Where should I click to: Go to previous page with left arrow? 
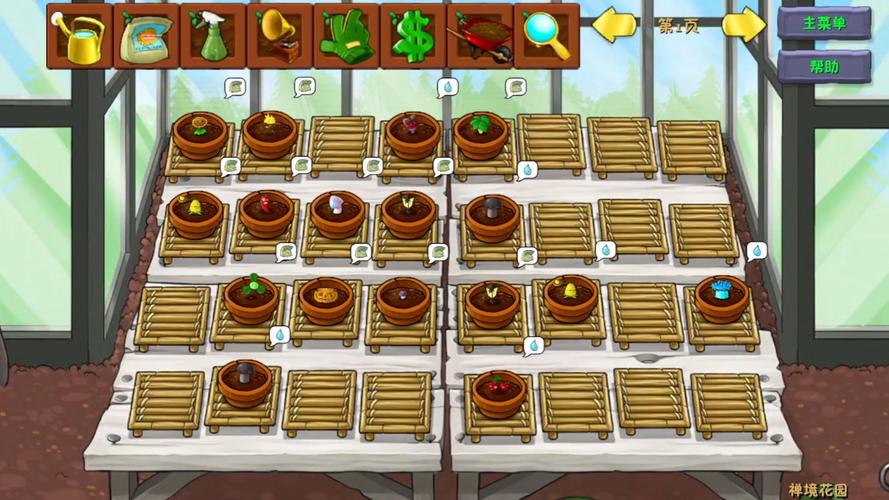coord(615,25)
